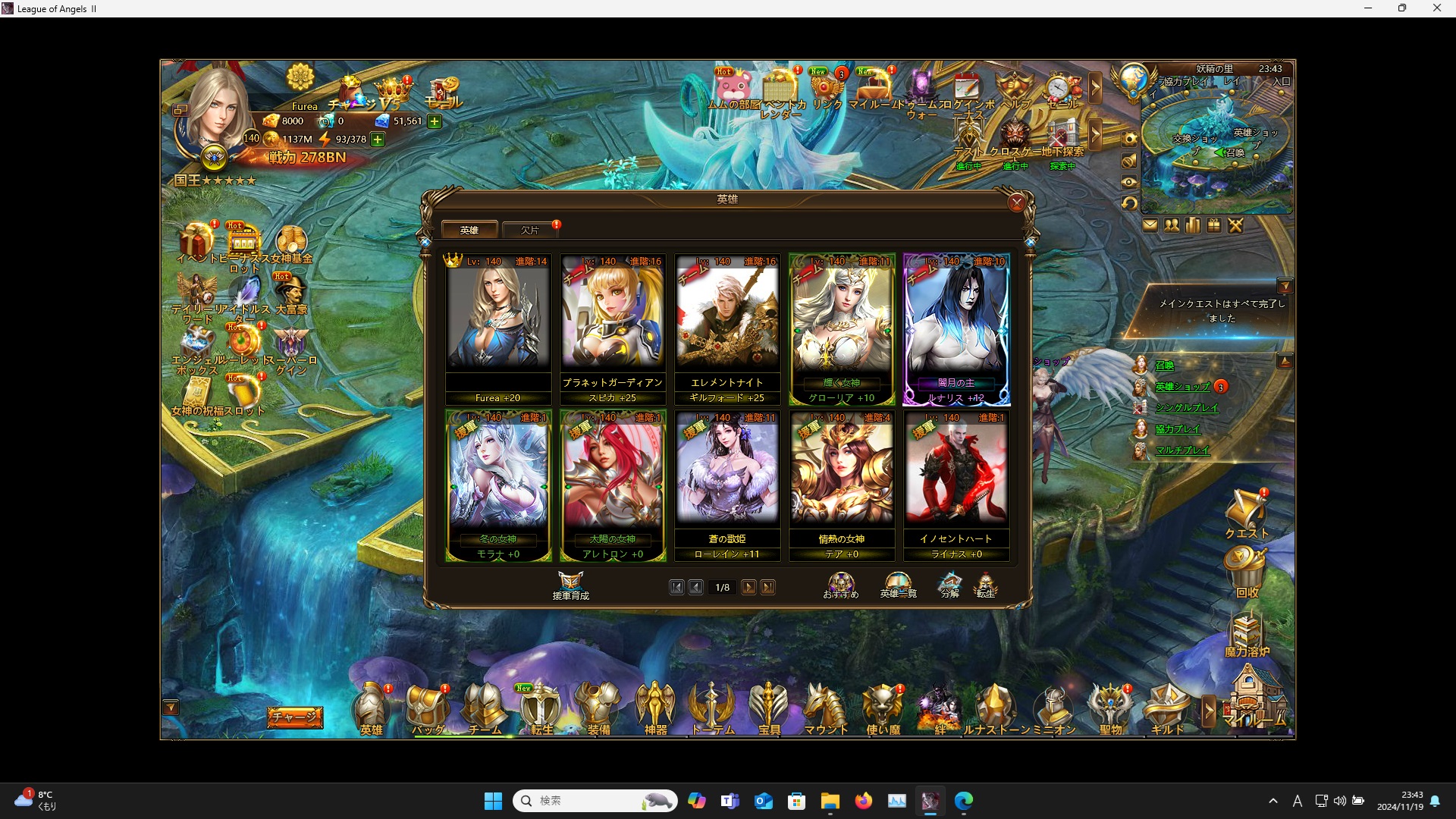The height and width of the screenshot is (819, 1456).
Task: Open the ログインボーナス calendar icon
Action: coord(966,87)
